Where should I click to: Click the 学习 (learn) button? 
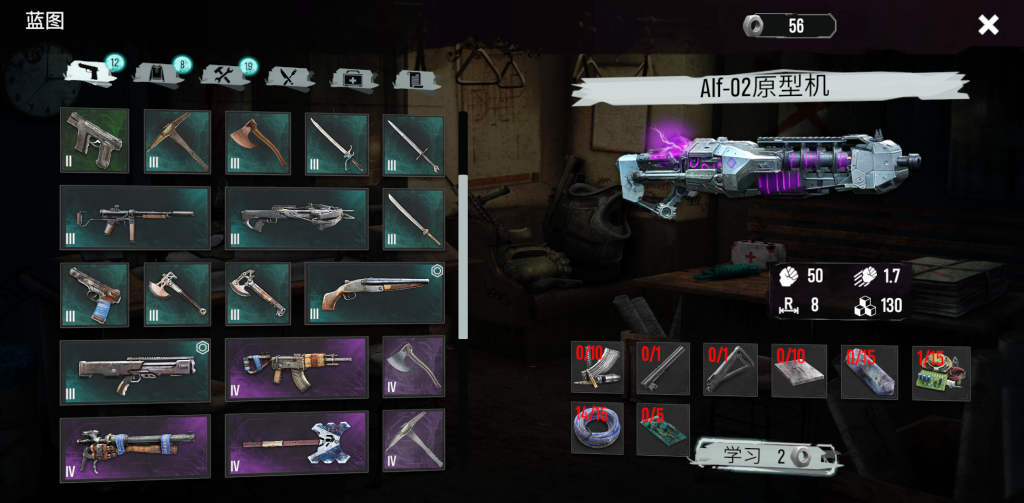(x=765, y=456)
